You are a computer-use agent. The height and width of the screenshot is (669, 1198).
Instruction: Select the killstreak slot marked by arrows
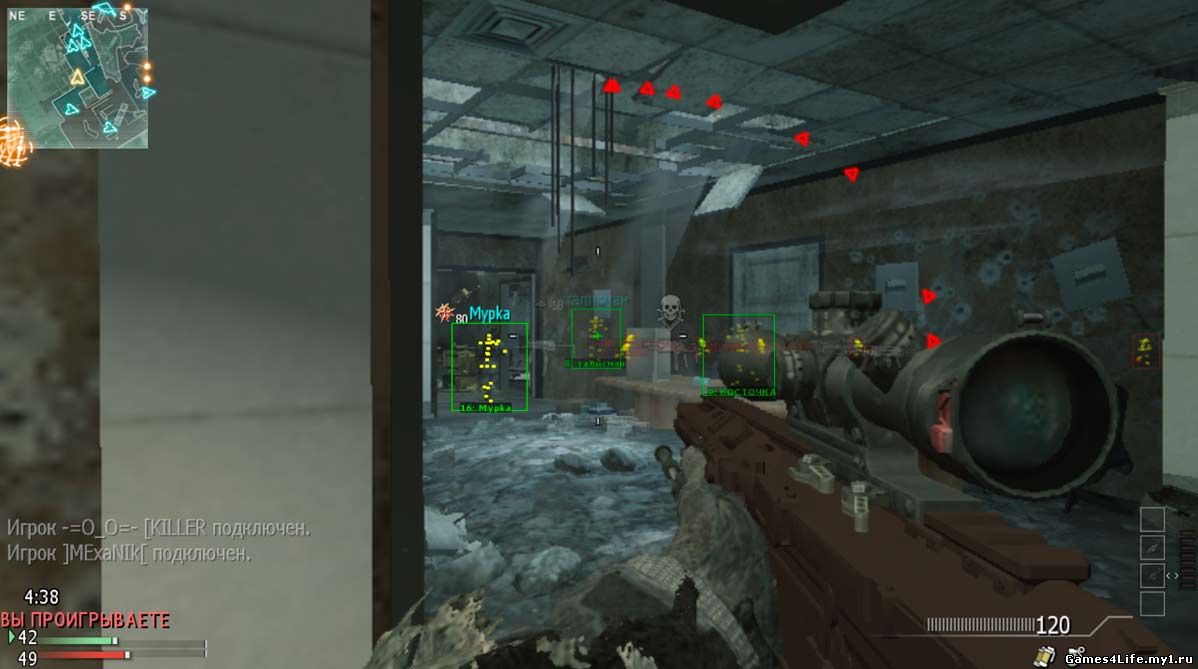tap(1153, 575)
